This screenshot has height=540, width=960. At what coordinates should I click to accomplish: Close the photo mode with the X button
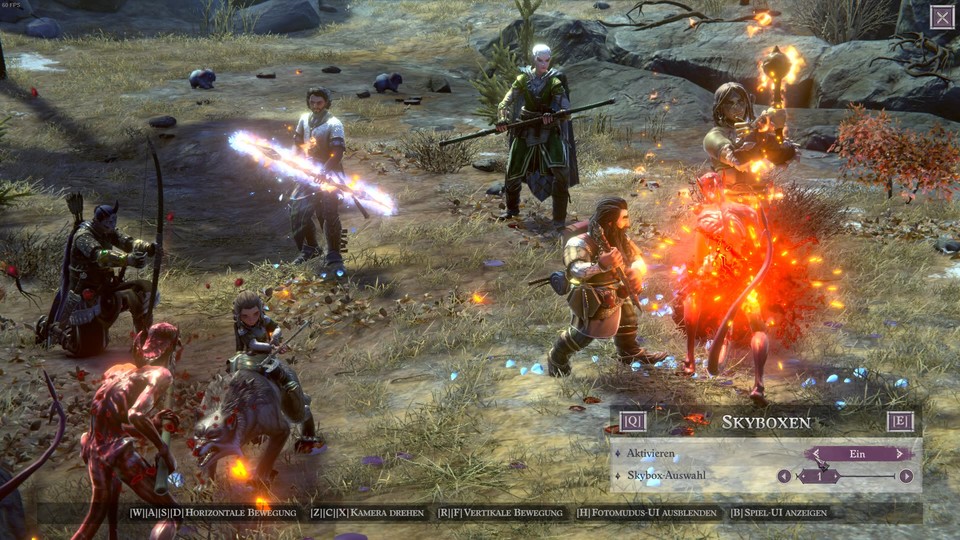pyautogui.click(x=942, y=17)
